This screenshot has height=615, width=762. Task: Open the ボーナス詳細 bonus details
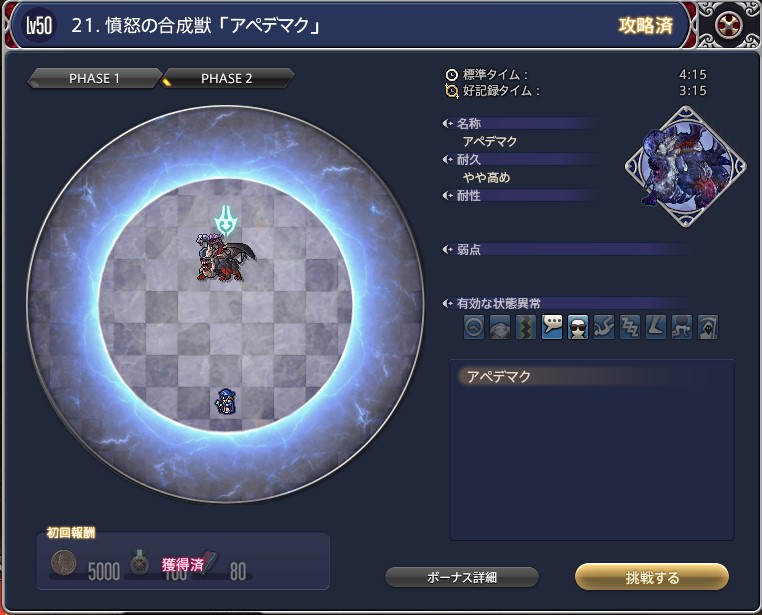[462, 577]
